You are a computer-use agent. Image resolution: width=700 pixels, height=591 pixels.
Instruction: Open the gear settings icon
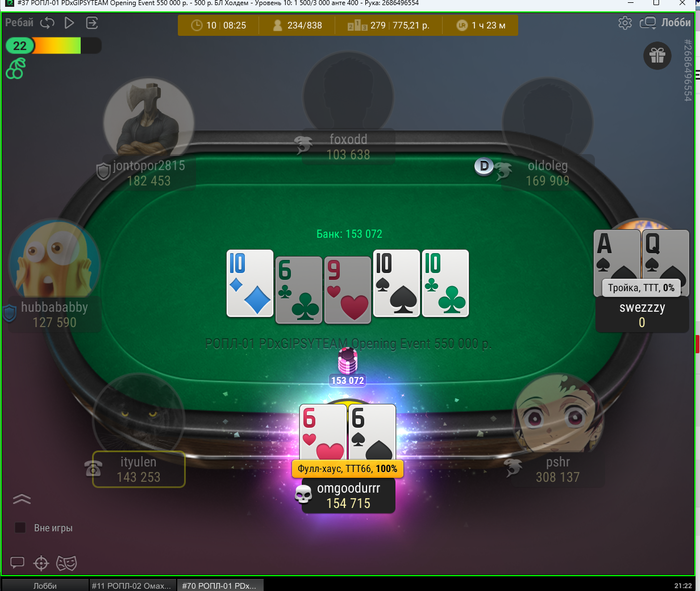click(625, 23)
